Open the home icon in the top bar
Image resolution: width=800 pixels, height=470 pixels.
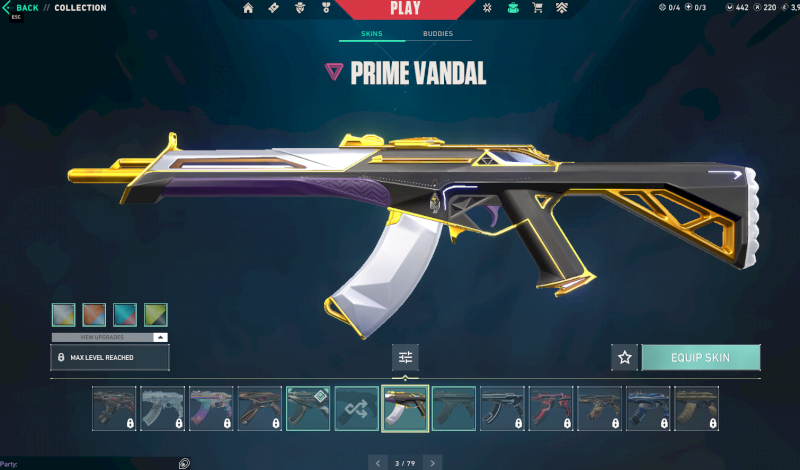tap(248, 8)
